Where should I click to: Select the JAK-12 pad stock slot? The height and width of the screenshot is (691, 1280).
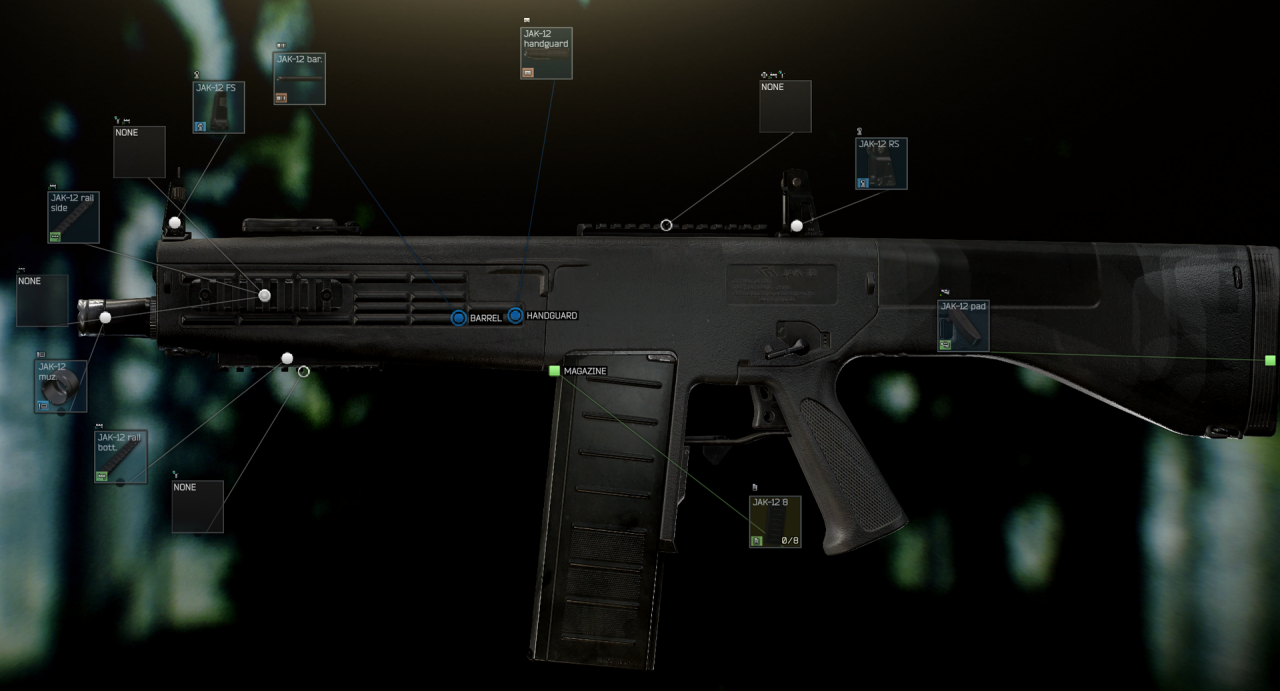963,325
